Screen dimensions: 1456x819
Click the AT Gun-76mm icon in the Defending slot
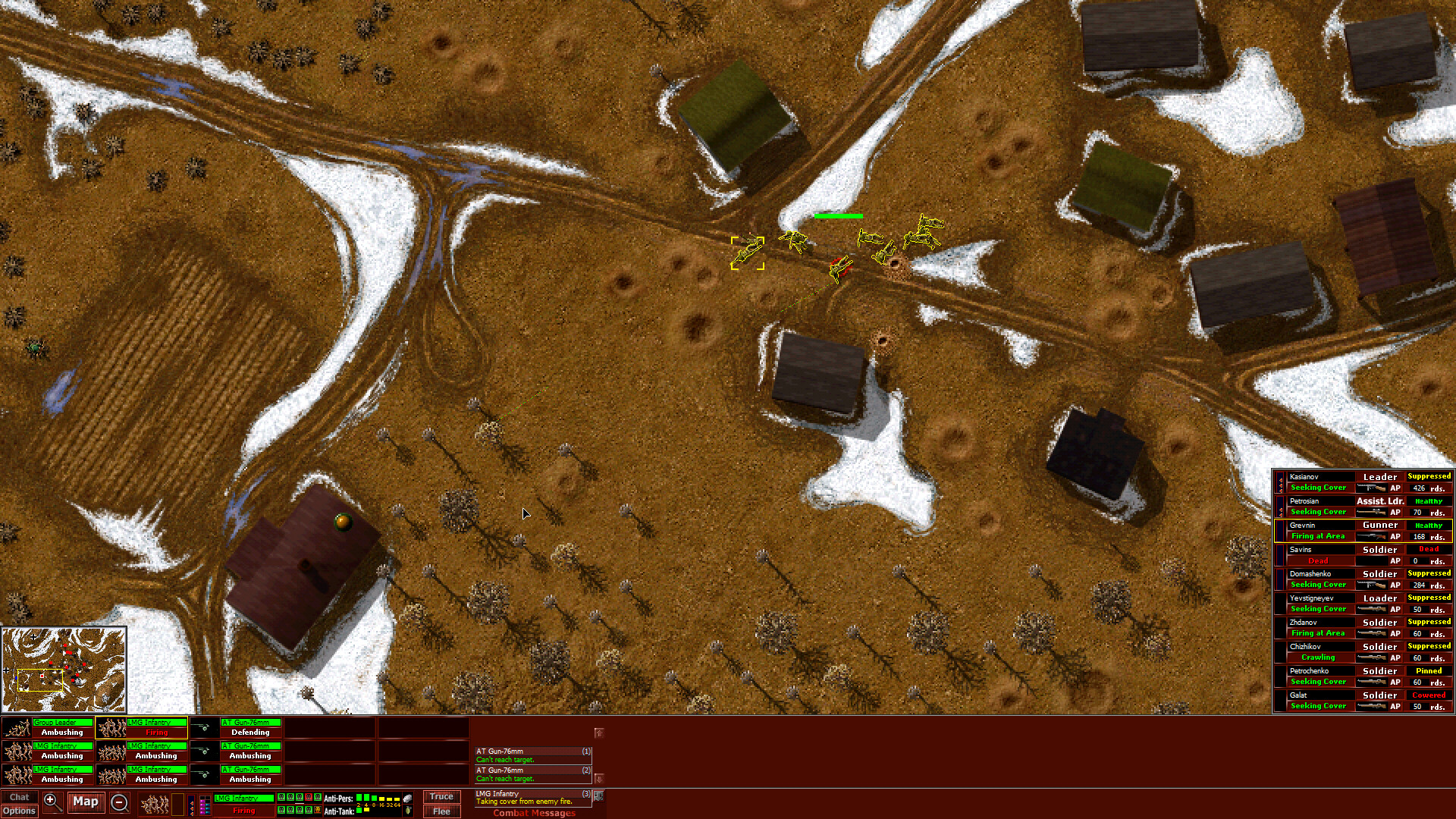coord(203,727)
